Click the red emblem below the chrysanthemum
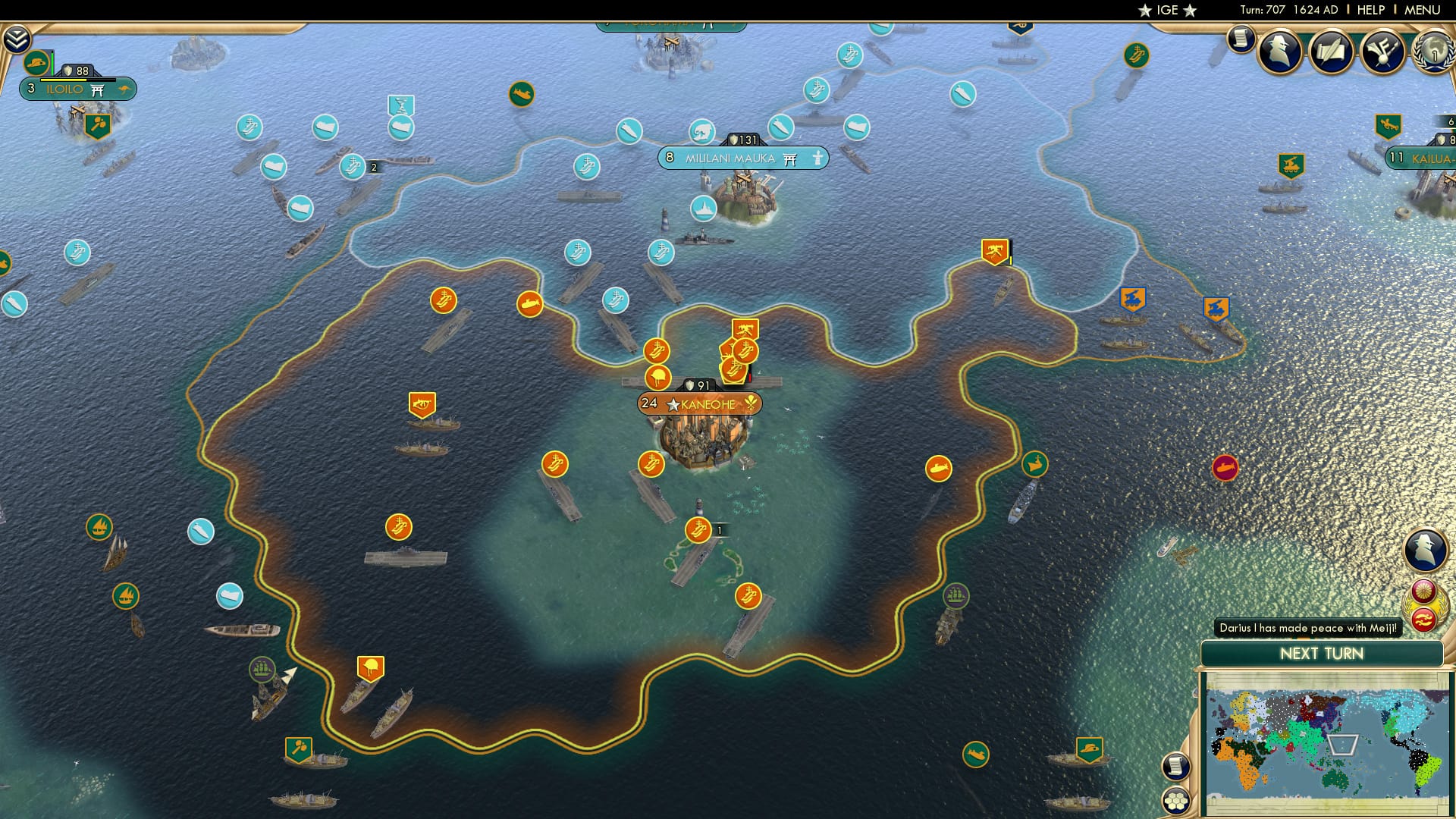The width and height of the screenshot is (1456, 819). click(1423, 619)
